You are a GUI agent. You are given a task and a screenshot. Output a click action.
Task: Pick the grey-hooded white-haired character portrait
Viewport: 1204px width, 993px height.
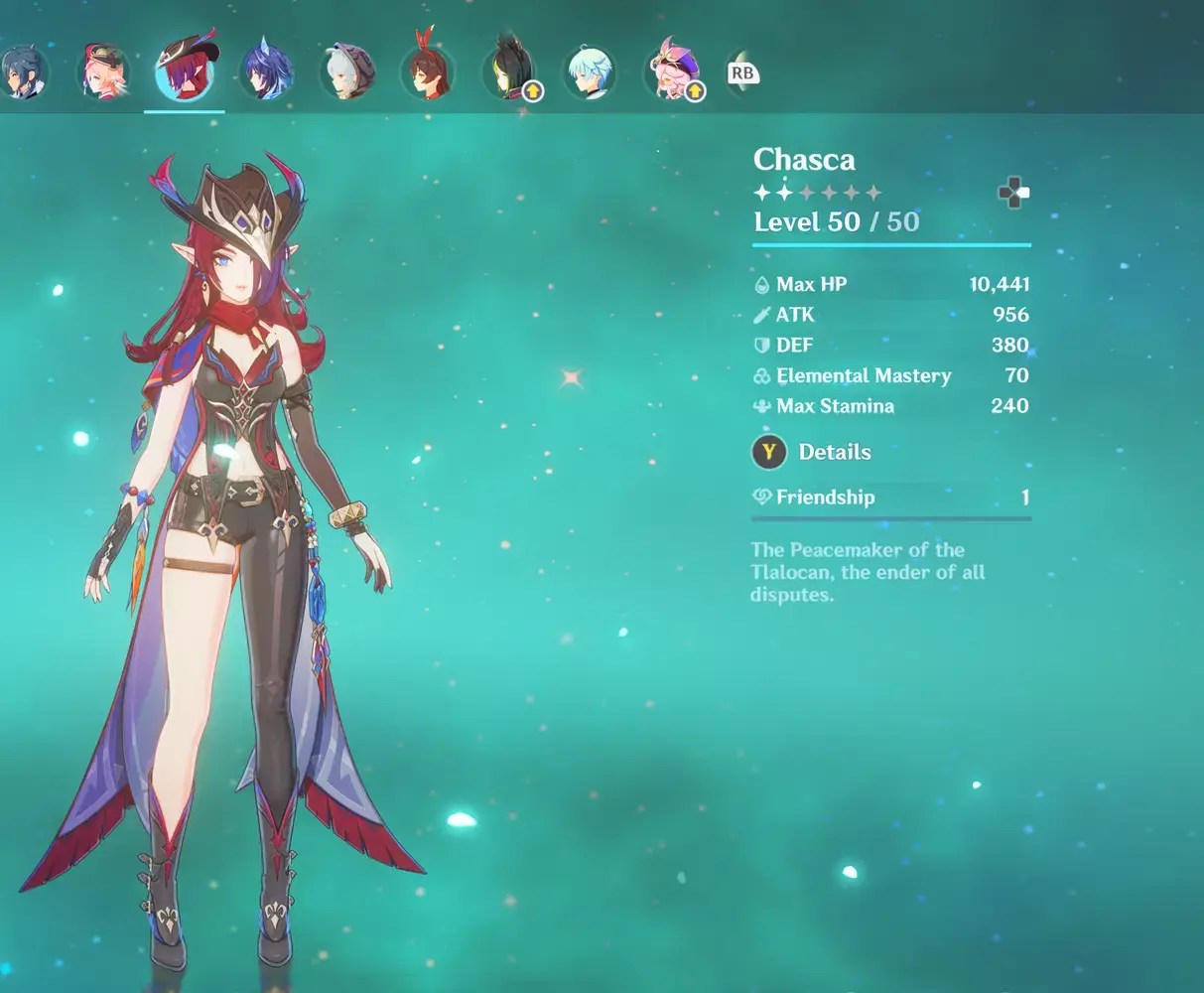(346, 71)
